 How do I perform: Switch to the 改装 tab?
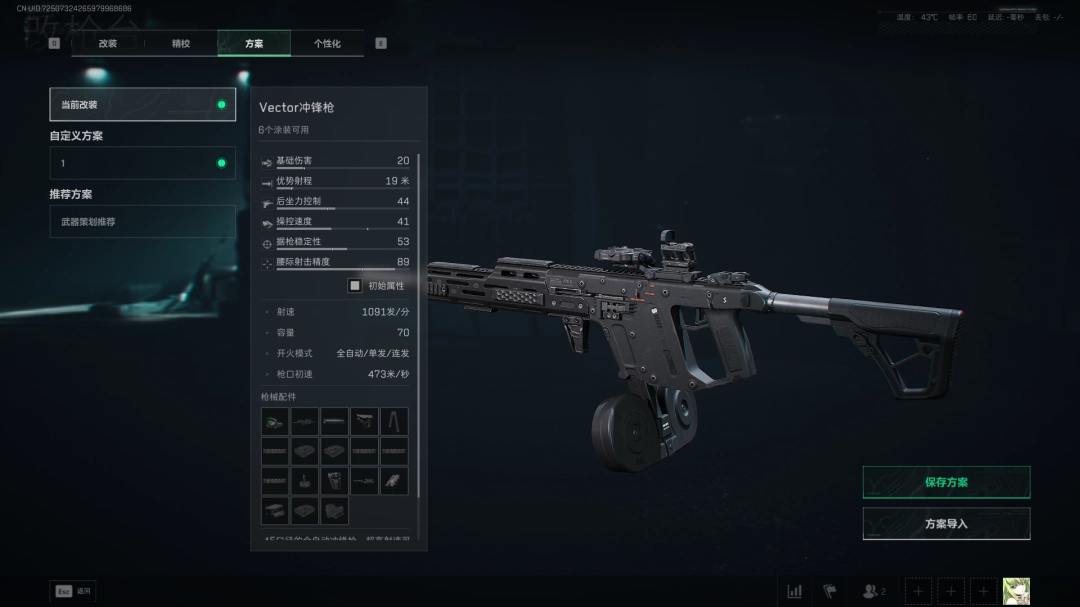pyautogui.click(x=108, y=44)
